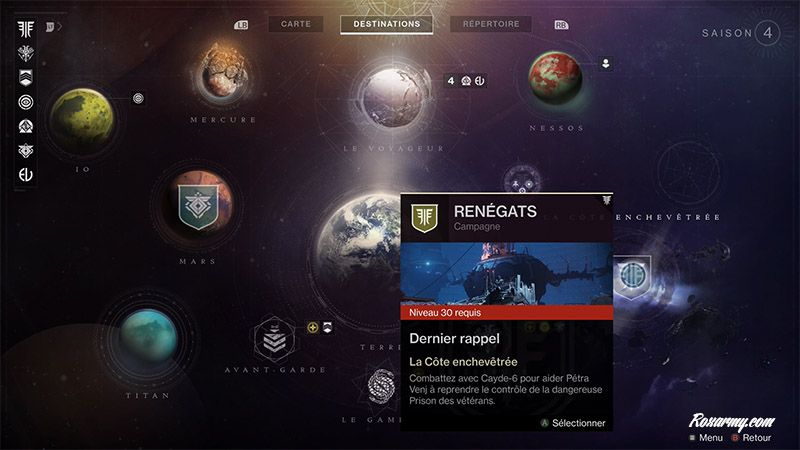The image size is (800, 450).
Task: Open the small circular quest marker beside Io
Action: (138, 98)
